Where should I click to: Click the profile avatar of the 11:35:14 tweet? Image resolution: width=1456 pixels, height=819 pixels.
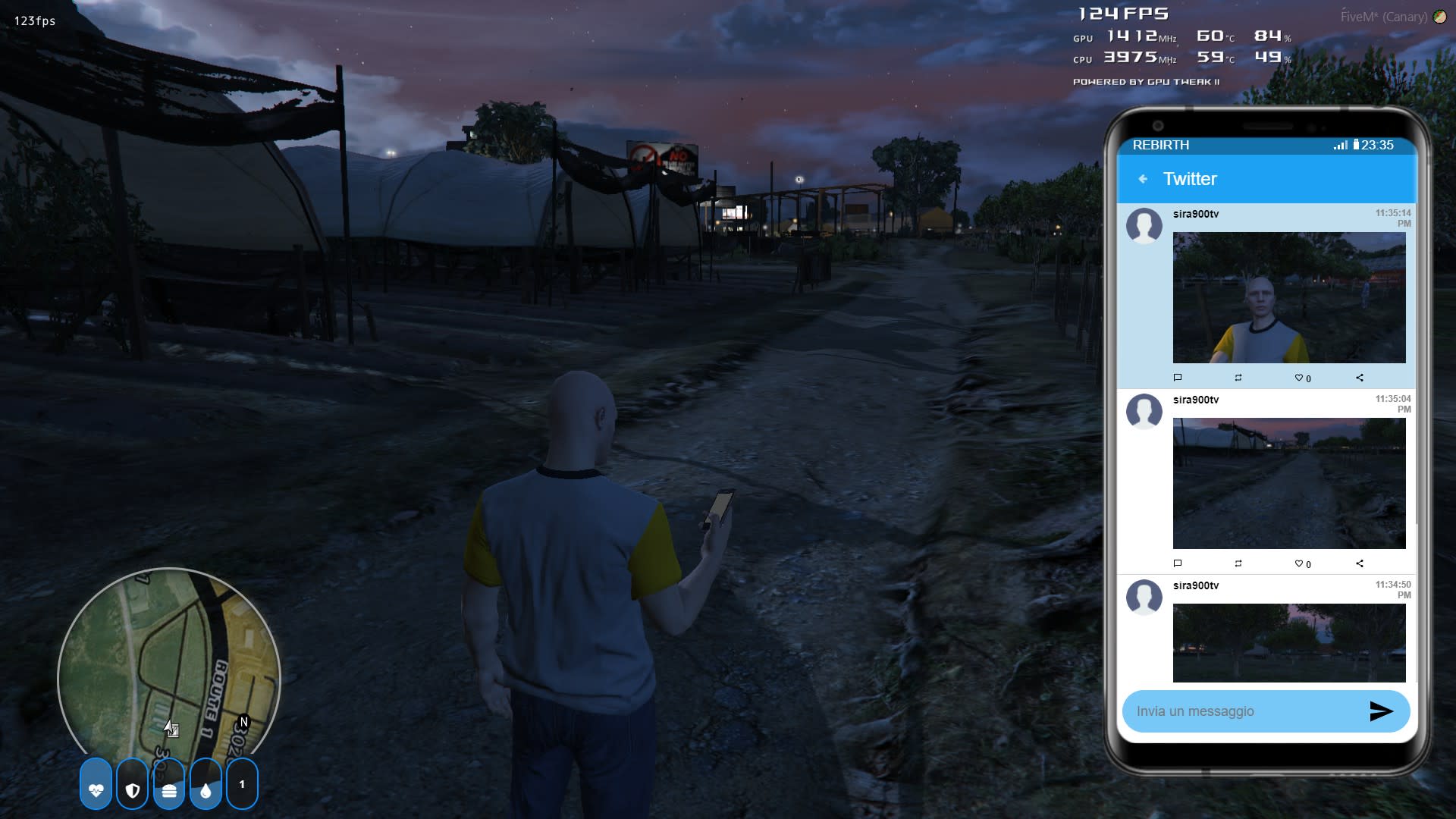(1144, 225)
